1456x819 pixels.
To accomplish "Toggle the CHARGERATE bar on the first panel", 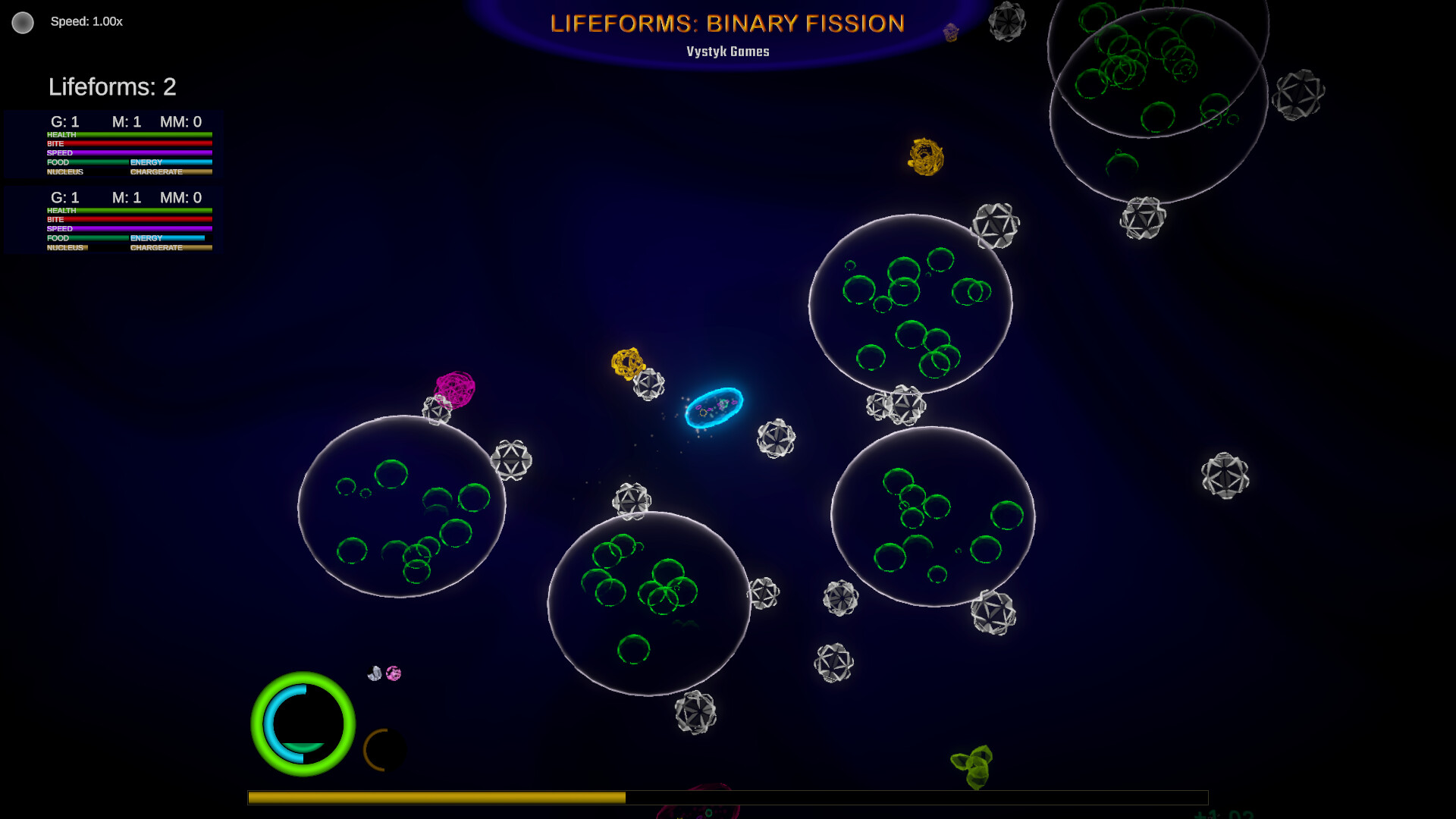I will [171, 172].
